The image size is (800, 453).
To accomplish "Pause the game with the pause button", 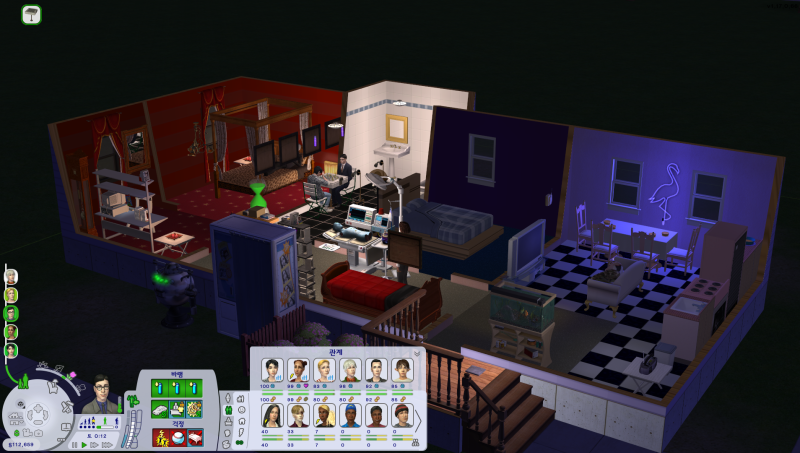I will pyautogui.click(x=74, y=443).
